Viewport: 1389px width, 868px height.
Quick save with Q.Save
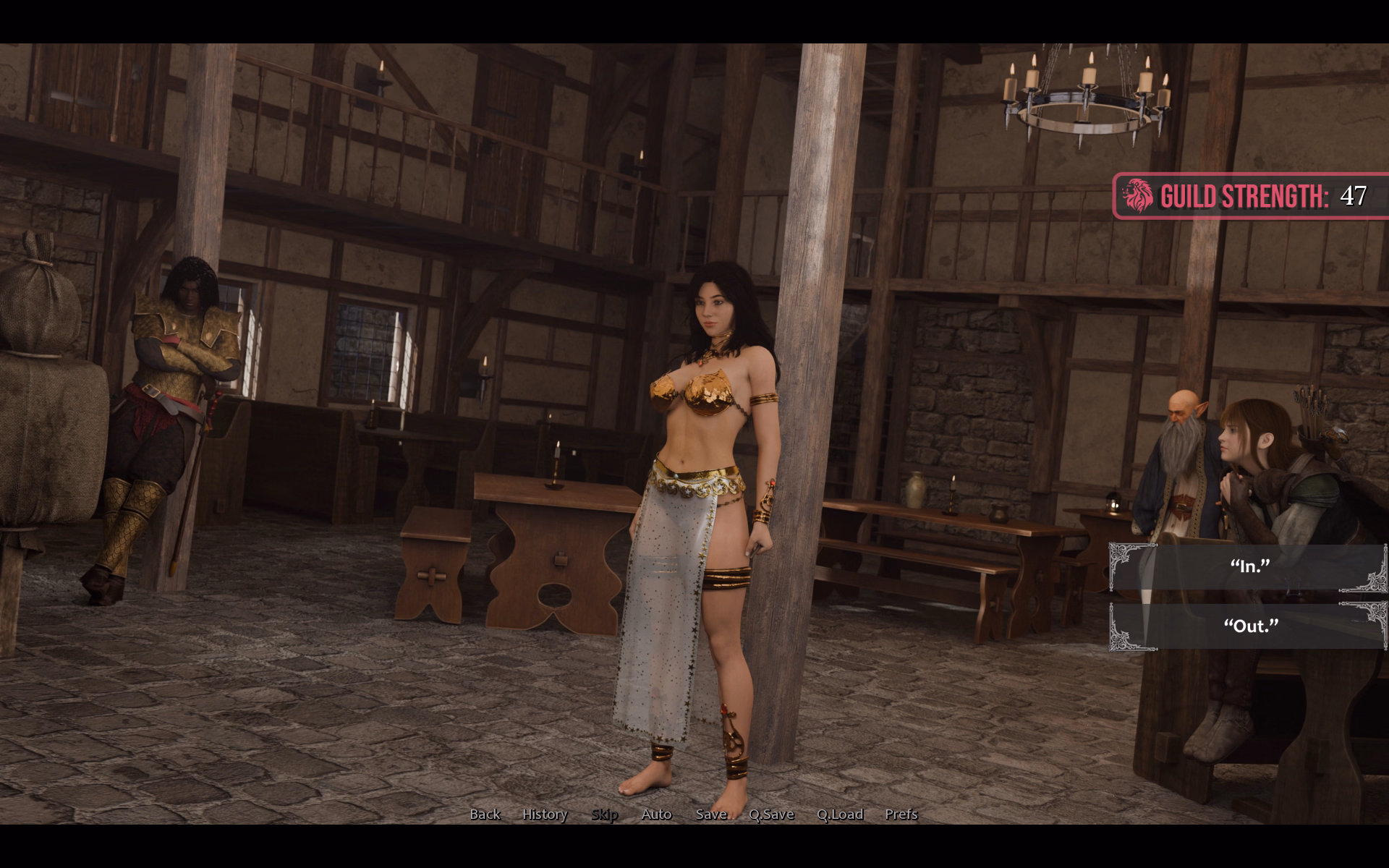click(x=771, y=814)
